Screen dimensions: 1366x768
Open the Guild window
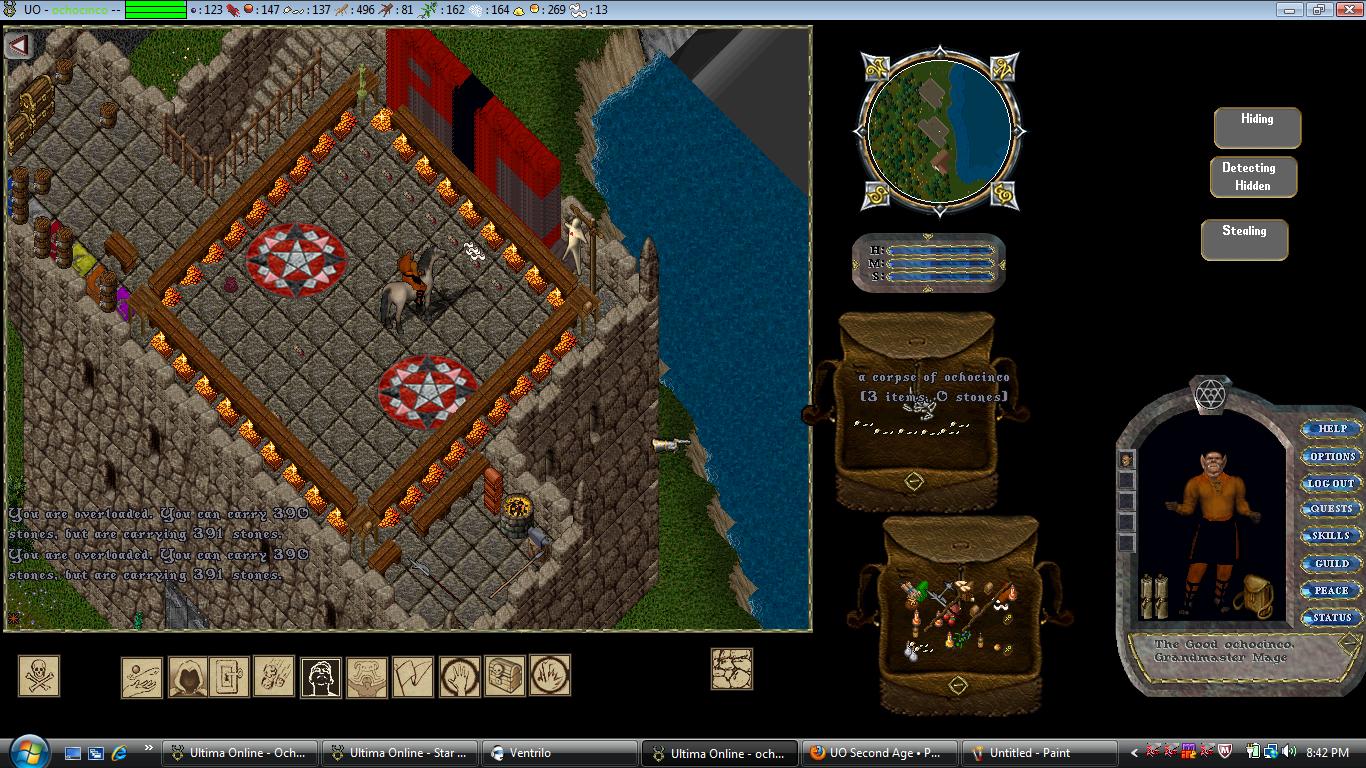pyautogui.click(x=1332, y=564)
